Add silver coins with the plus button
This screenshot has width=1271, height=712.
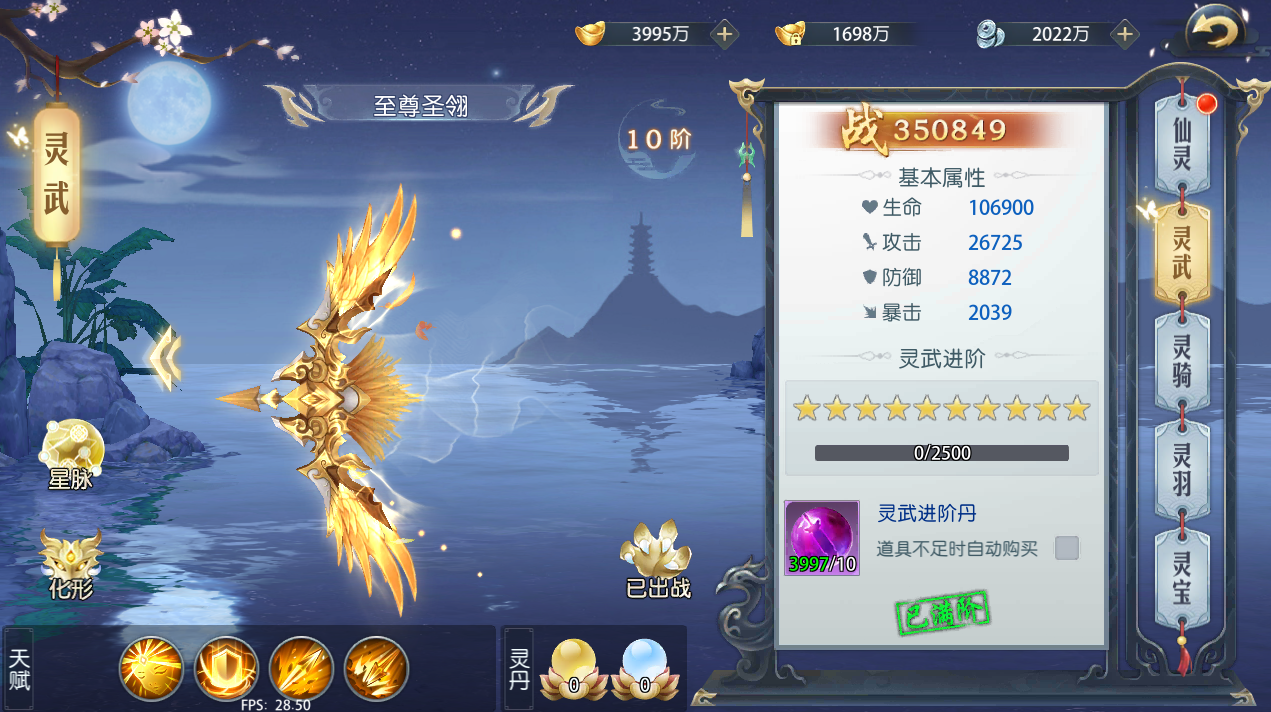click(1125, 34)
